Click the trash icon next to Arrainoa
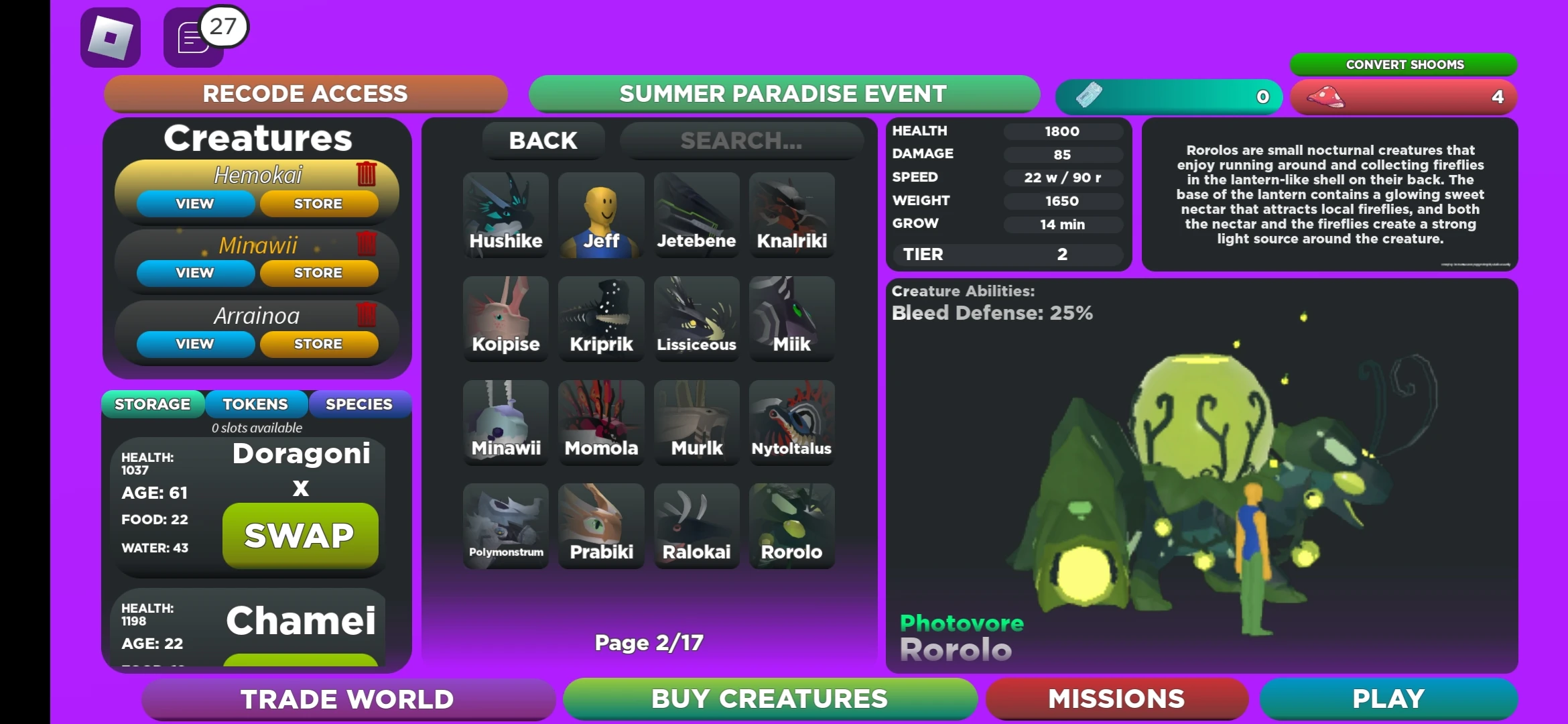Image resolution: width=1568 pixels, height=724 pixels. 366,315
